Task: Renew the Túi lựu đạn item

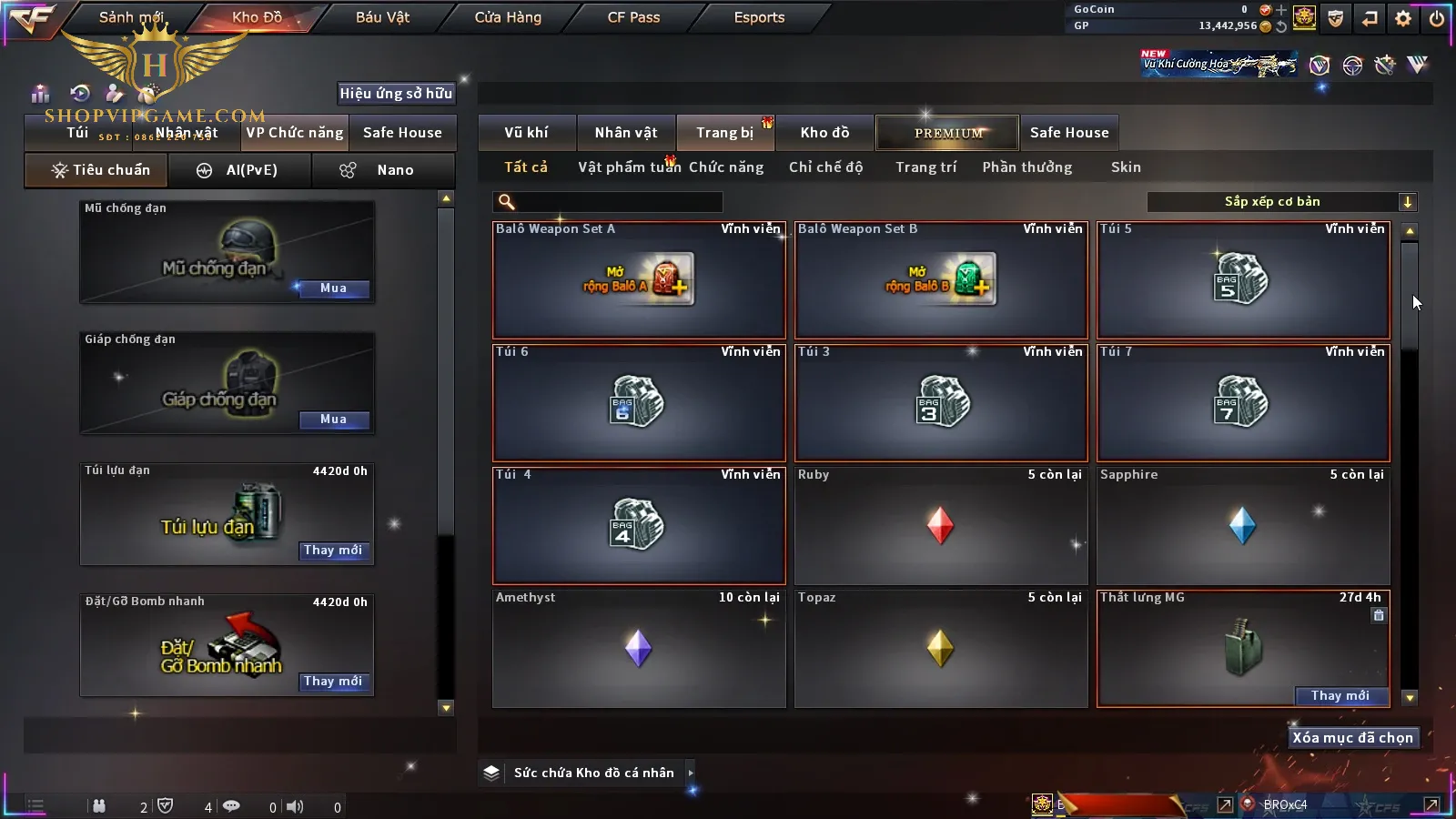Action: (x=333, y=551)
